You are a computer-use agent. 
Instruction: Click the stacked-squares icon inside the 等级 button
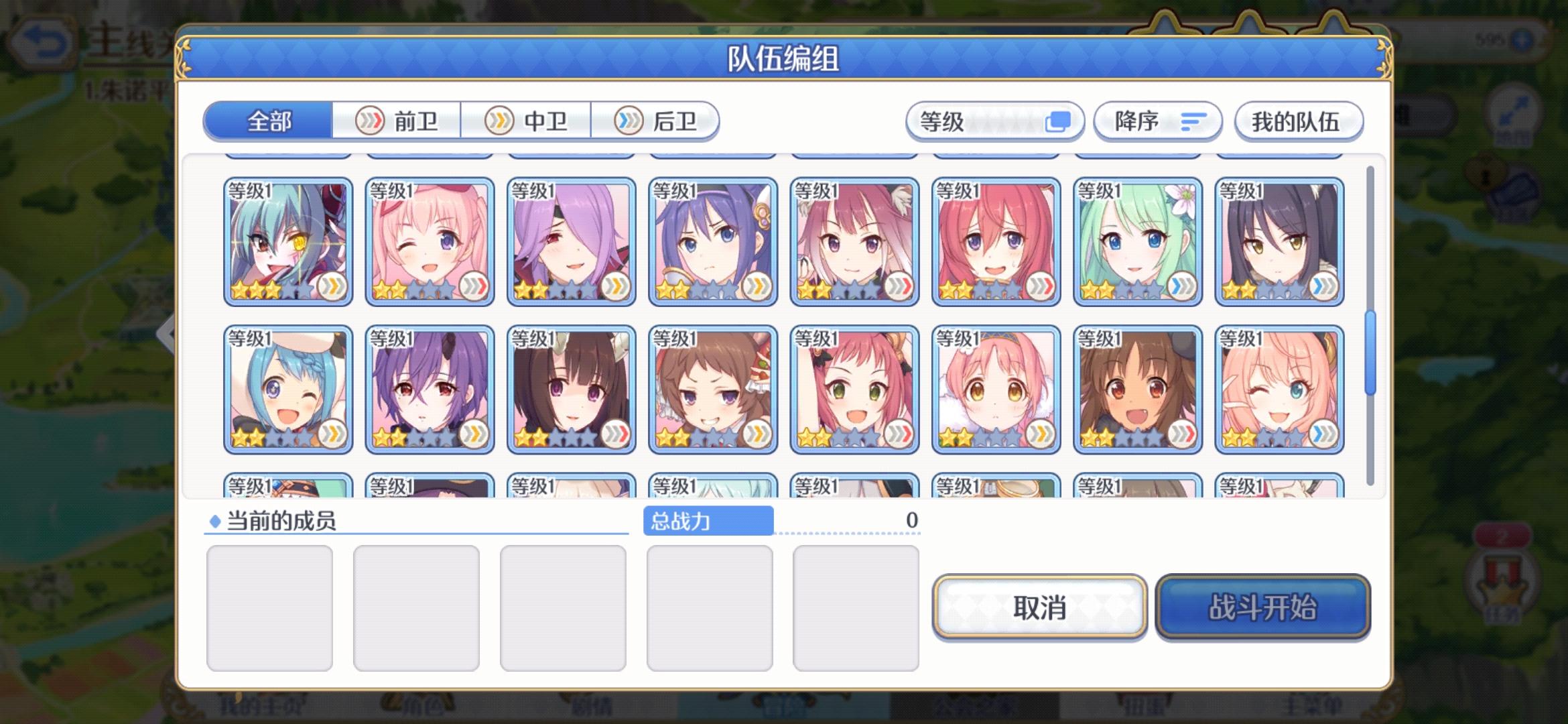[x=1060, y=121]
